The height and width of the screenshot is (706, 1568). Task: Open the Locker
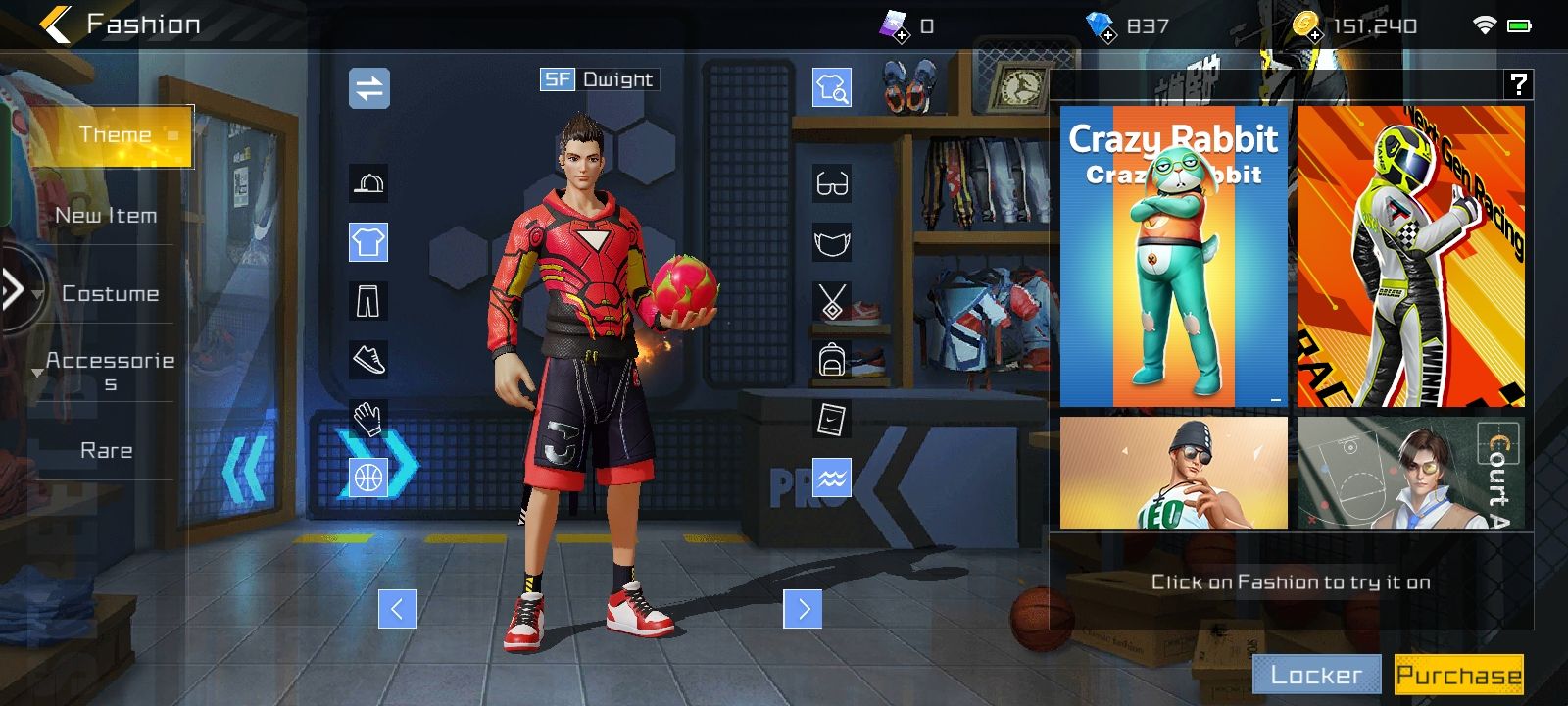[1316, 675]
